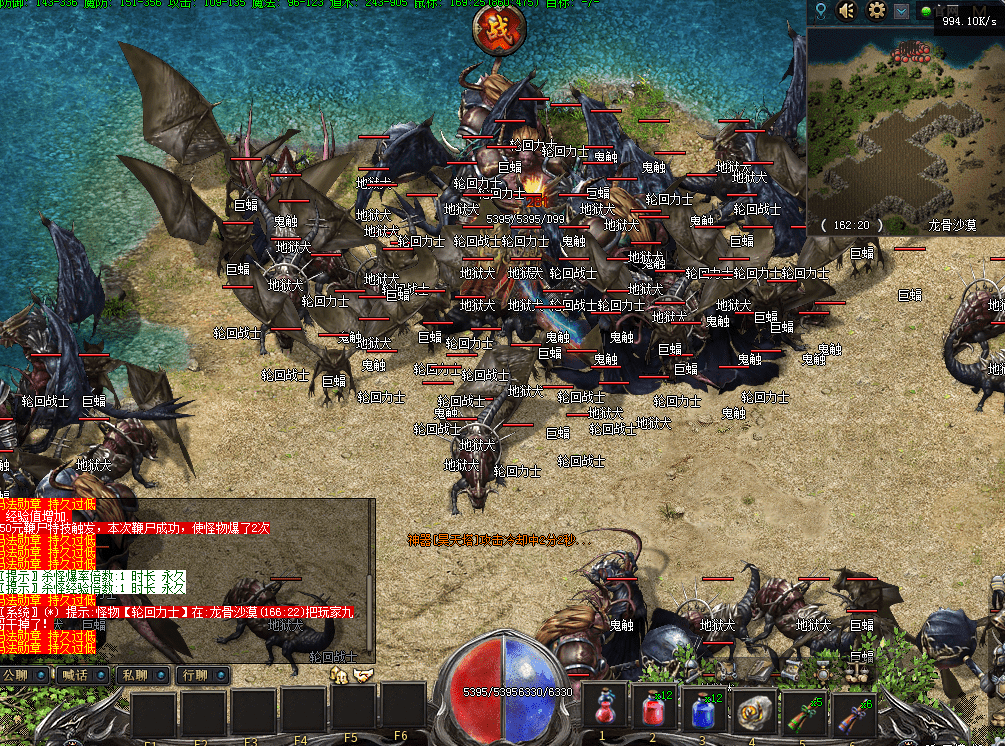Click the blue map pin icon

(821, 11)
